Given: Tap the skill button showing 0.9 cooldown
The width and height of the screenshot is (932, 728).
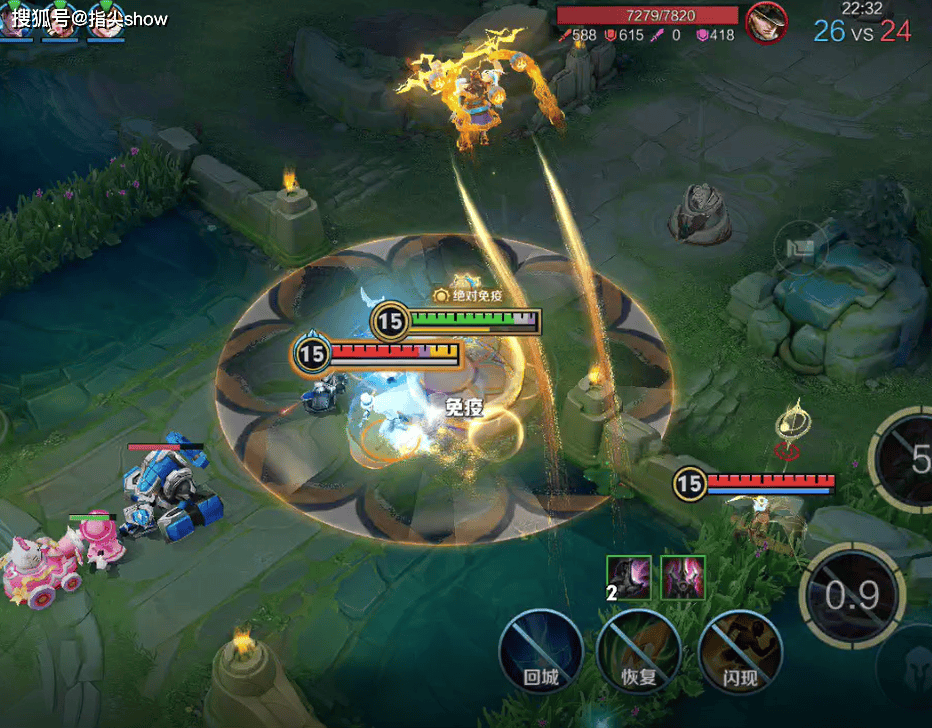Looking at the screenshot, I should (x=853, y=596).
